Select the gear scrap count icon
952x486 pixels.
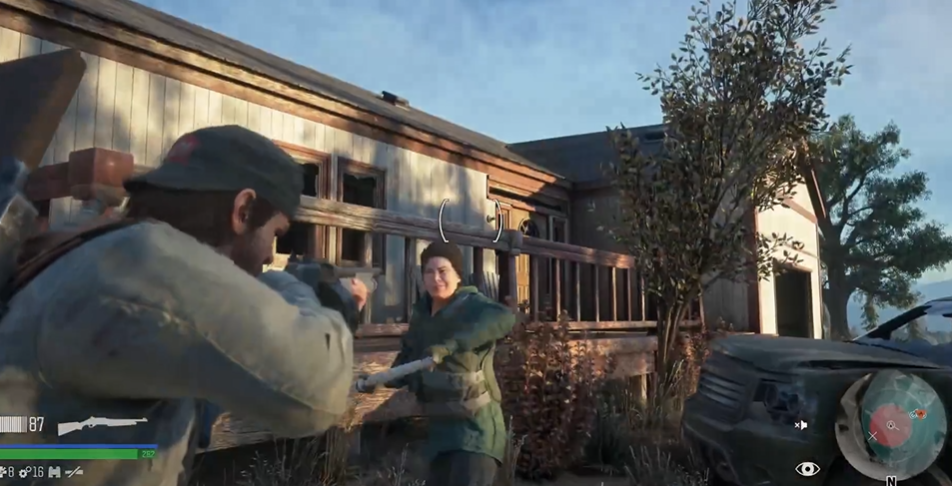point(23,471)
